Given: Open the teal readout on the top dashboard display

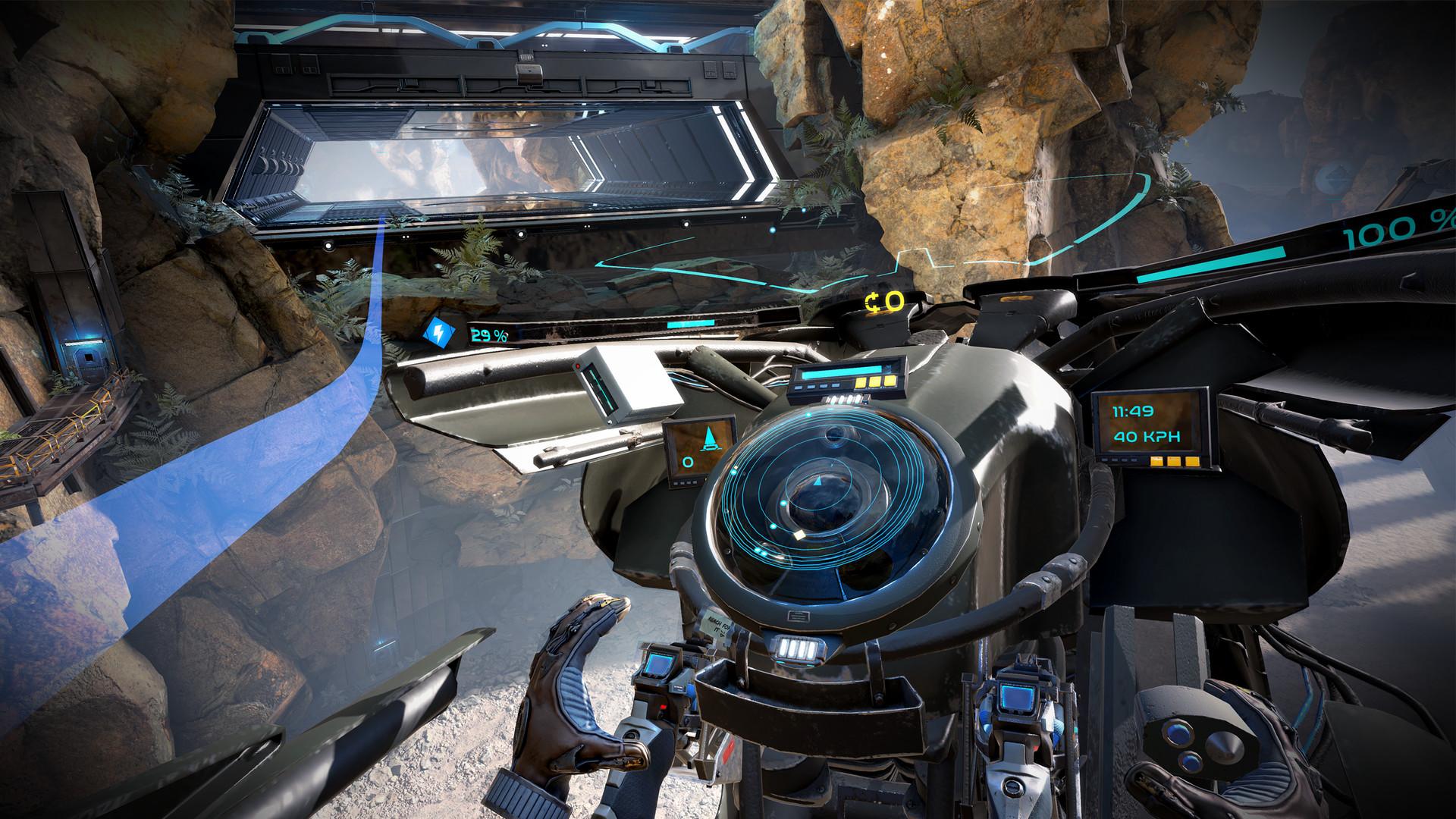Looking at the screenshot, I should (x=842, y=372).
